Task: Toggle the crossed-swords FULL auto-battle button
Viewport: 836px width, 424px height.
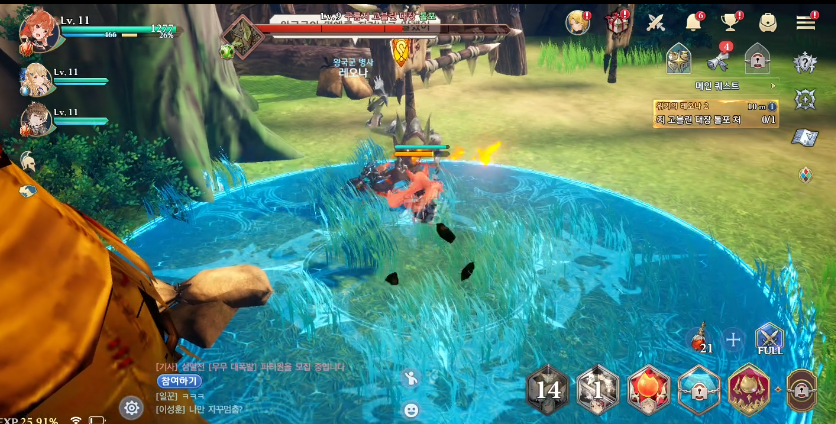Action: point(769,339)
